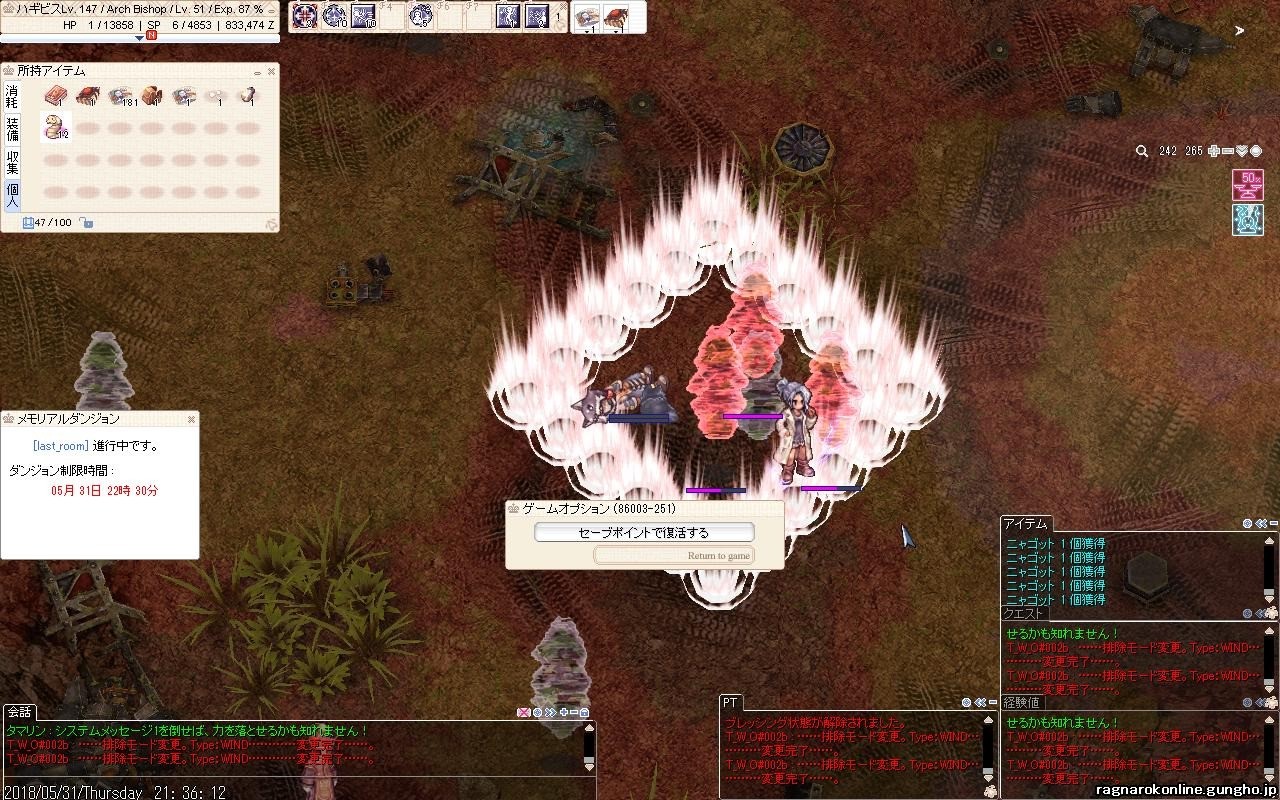Click the magnifying glass search icon

(1142, 151)
